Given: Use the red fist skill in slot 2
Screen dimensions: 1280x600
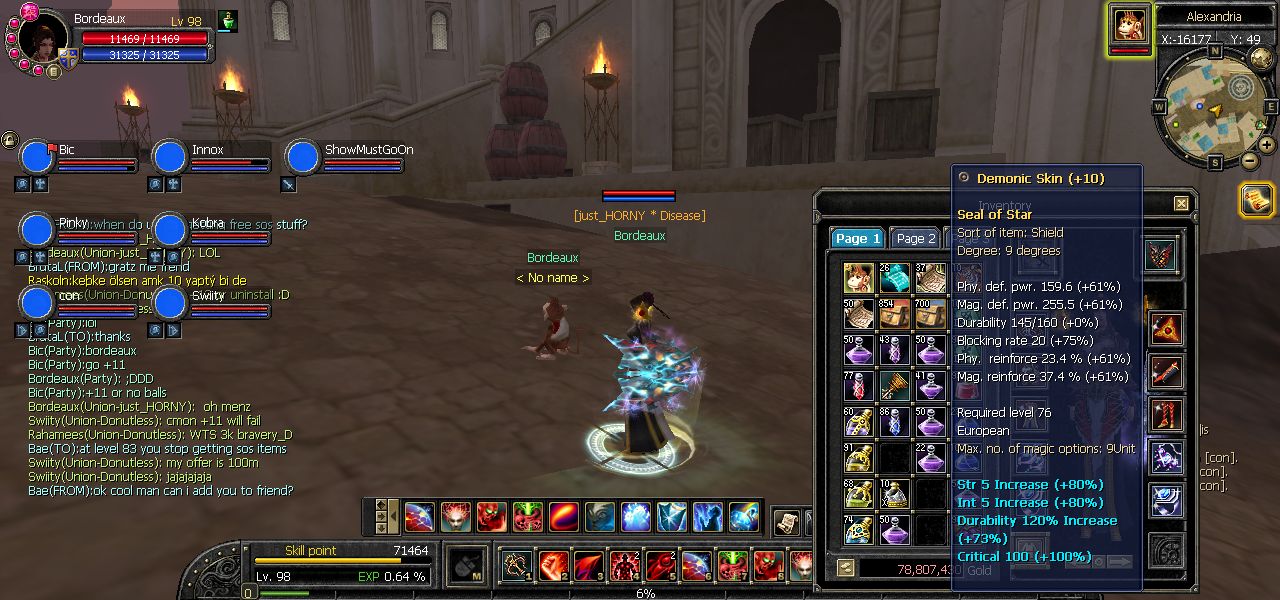Looking at the screenshot, I should click(553, 566).
